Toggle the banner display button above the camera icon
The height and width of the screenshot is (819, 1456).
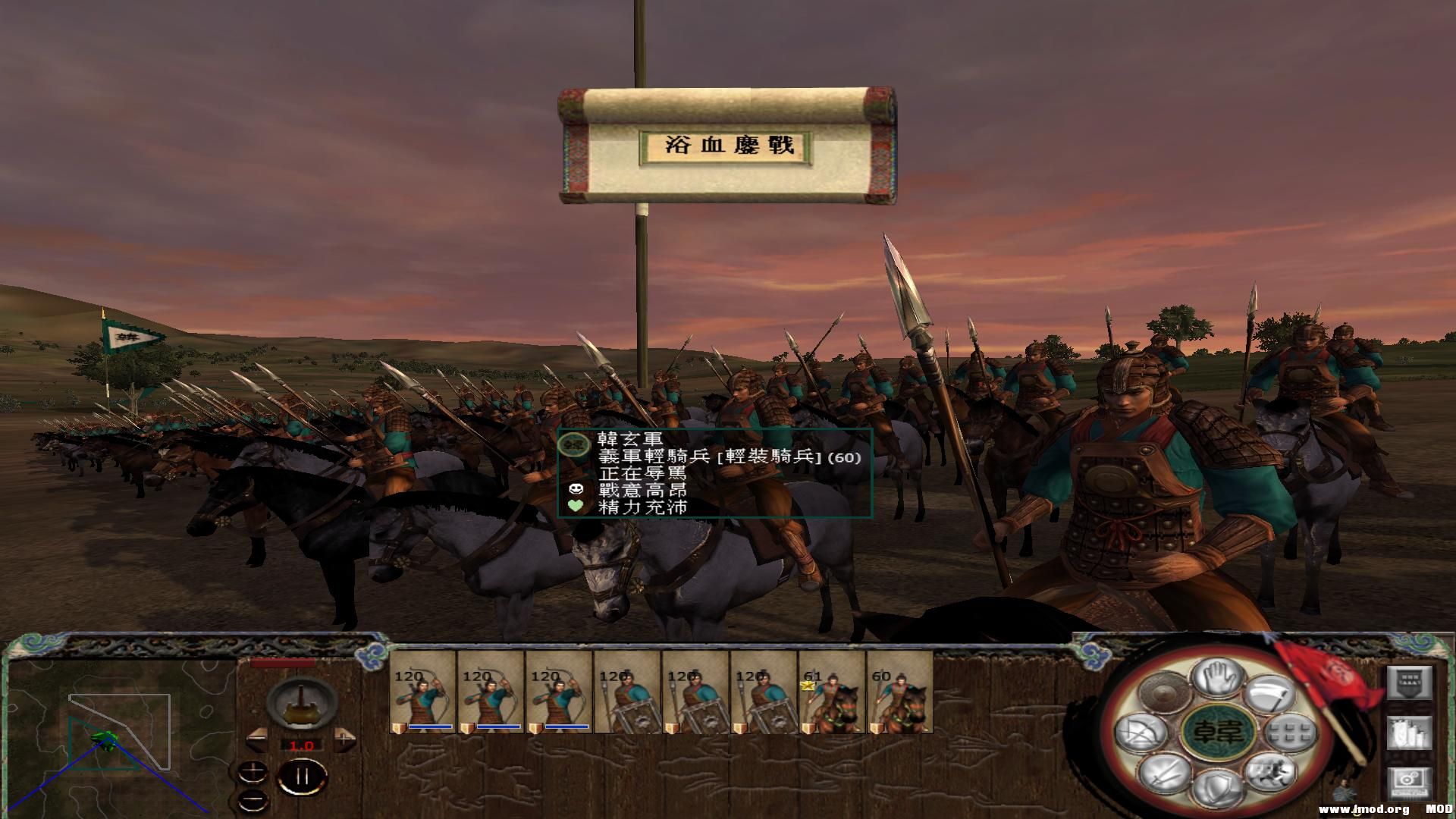coord(1410,682)
